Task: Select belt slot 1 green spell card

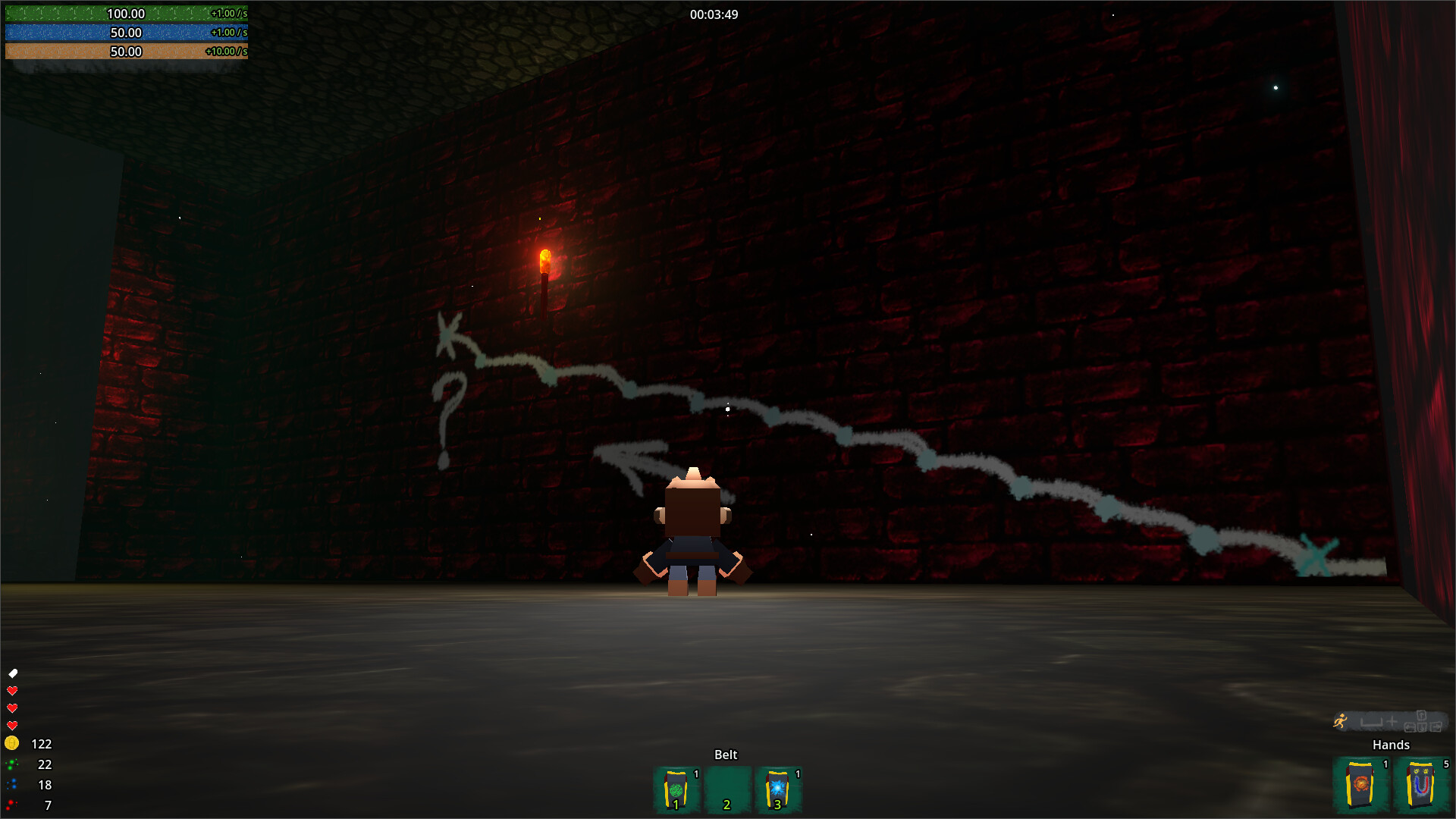Action: [676, 789]
